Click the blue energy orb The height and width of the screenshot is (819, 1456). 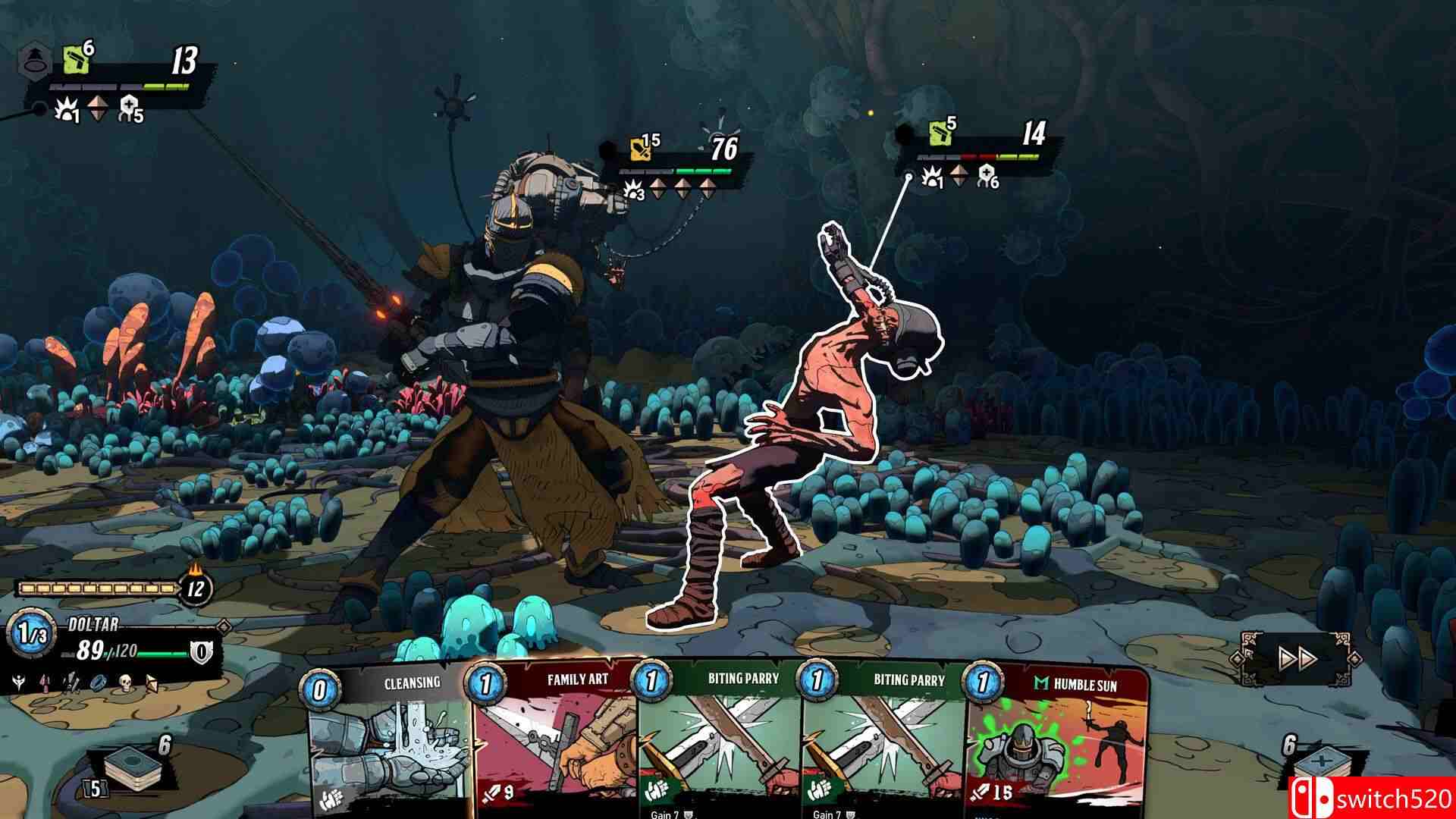[28, 635]
